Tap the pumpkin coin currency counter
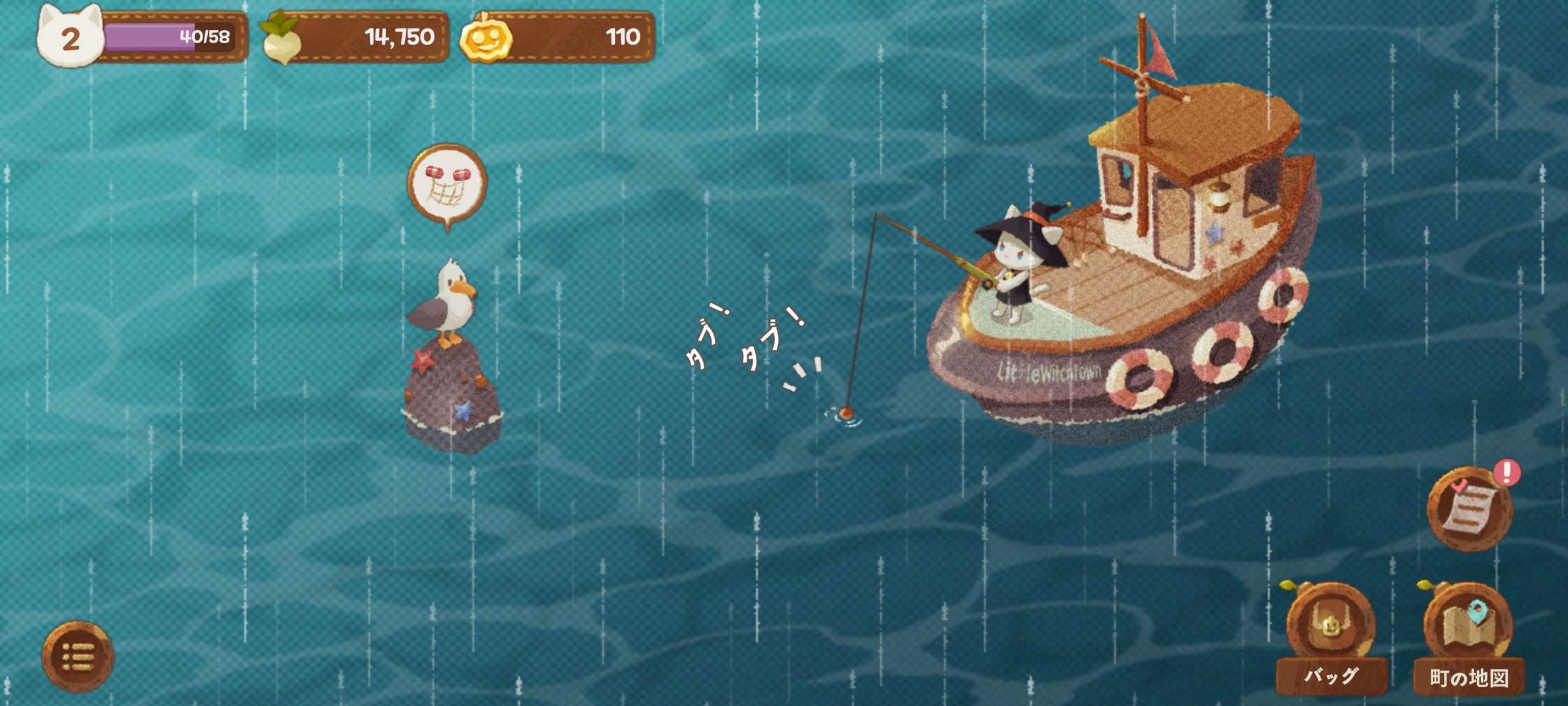1568x706 pixels. pyautogui.click(x=558, y=37)
